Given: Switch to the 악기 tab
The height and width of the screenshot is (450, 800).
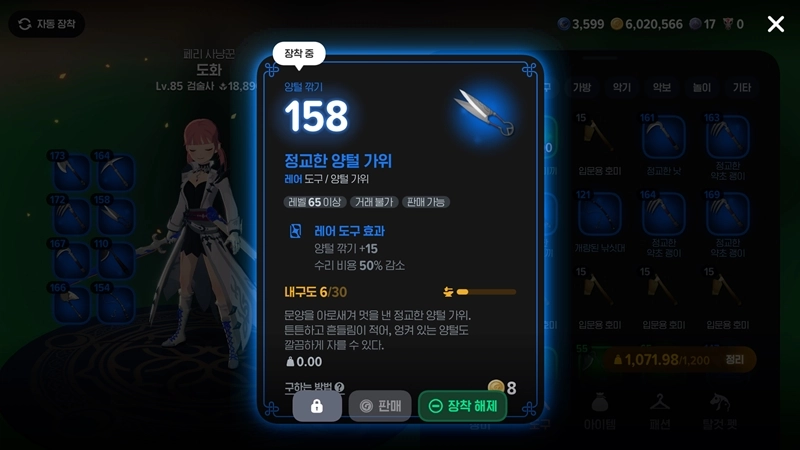Looking at the screenshot, I should pos(621,88).
